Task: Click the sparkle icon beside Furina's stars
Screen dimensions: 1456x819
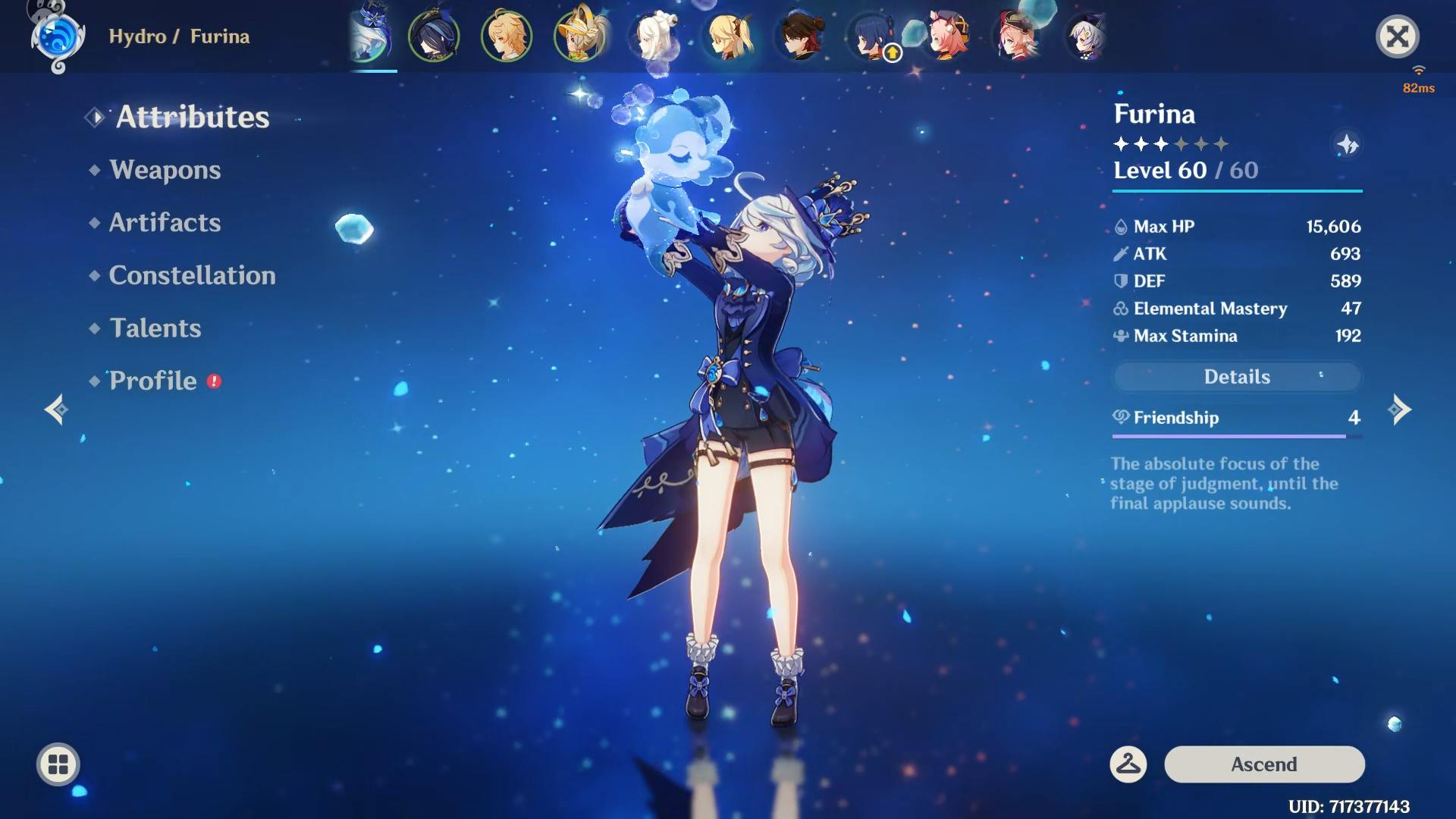Action: tap(1348, 144)
